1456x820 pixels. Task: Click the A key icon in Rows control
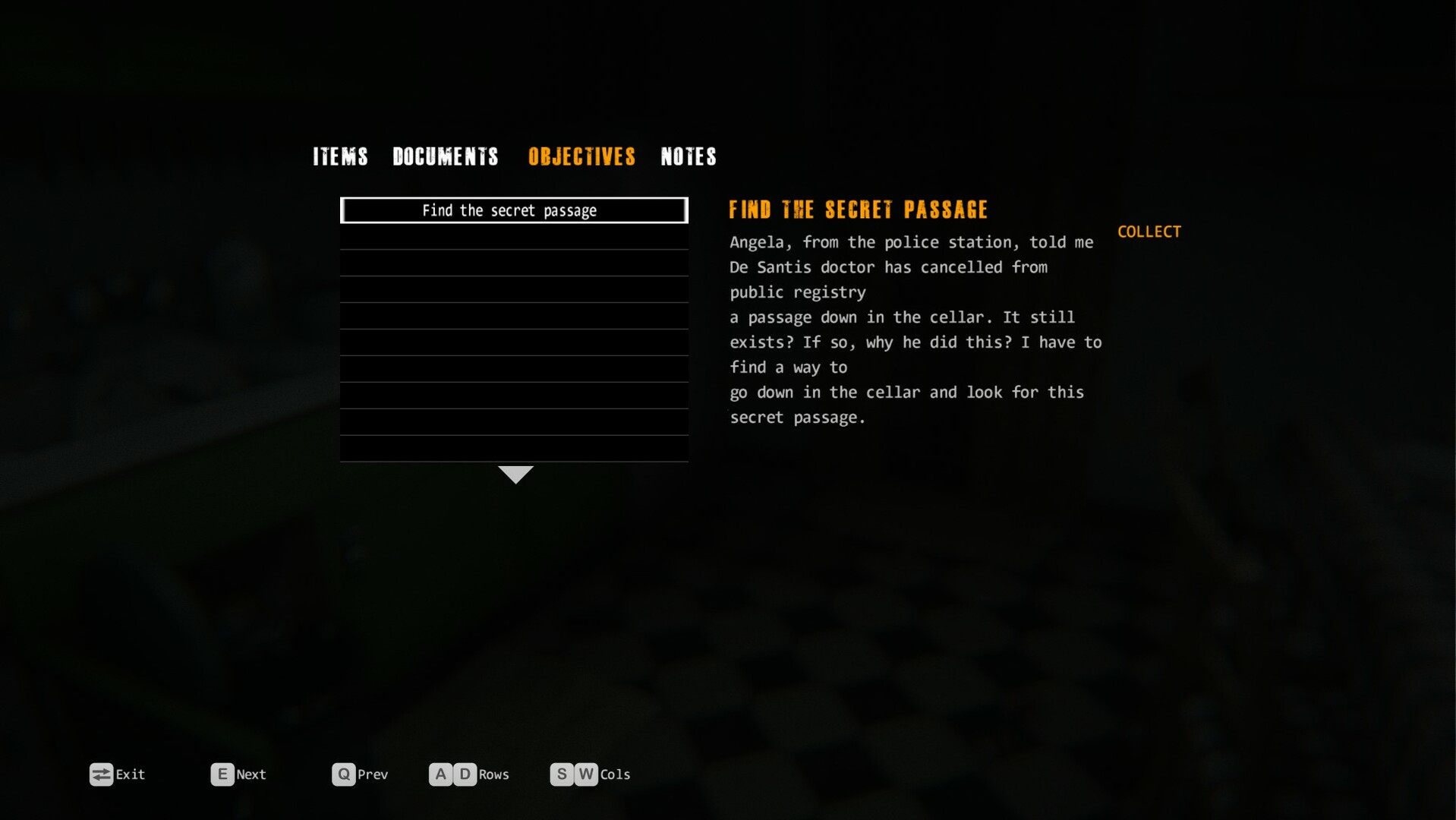tap(440, 774)
